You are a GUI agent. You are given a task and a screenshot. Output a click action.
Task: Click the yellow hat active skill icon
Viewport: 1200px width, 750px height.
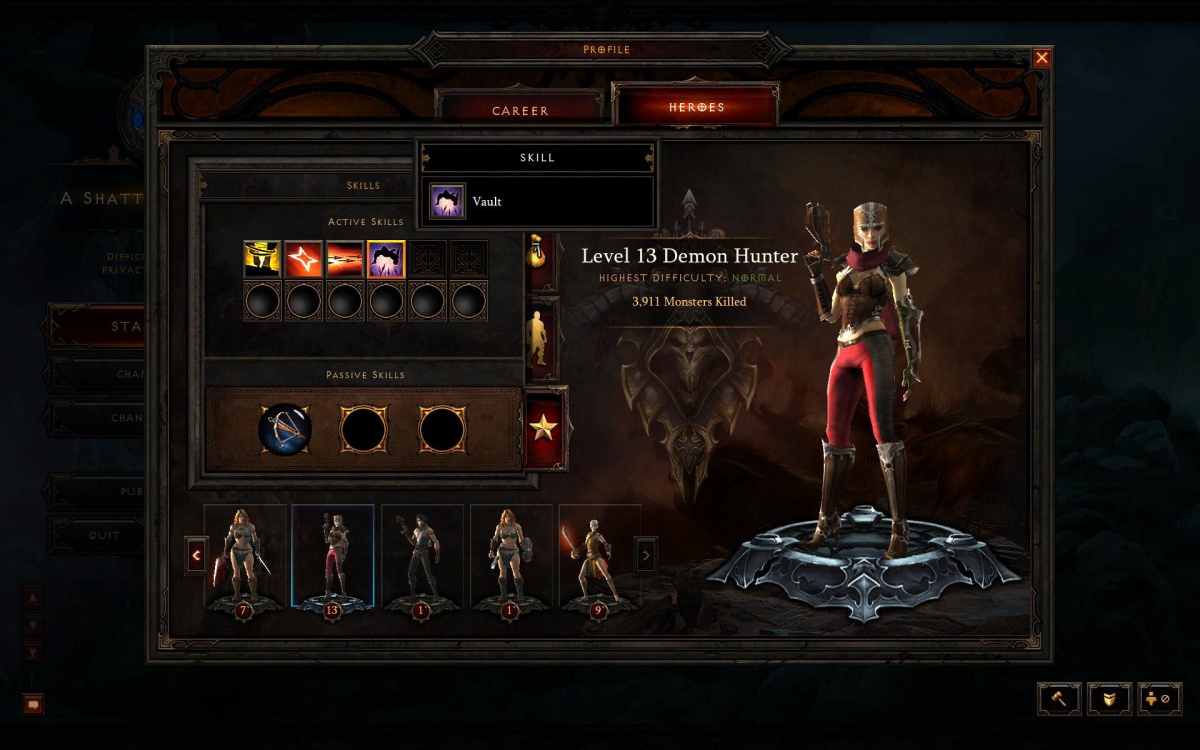tap(262, 259)
